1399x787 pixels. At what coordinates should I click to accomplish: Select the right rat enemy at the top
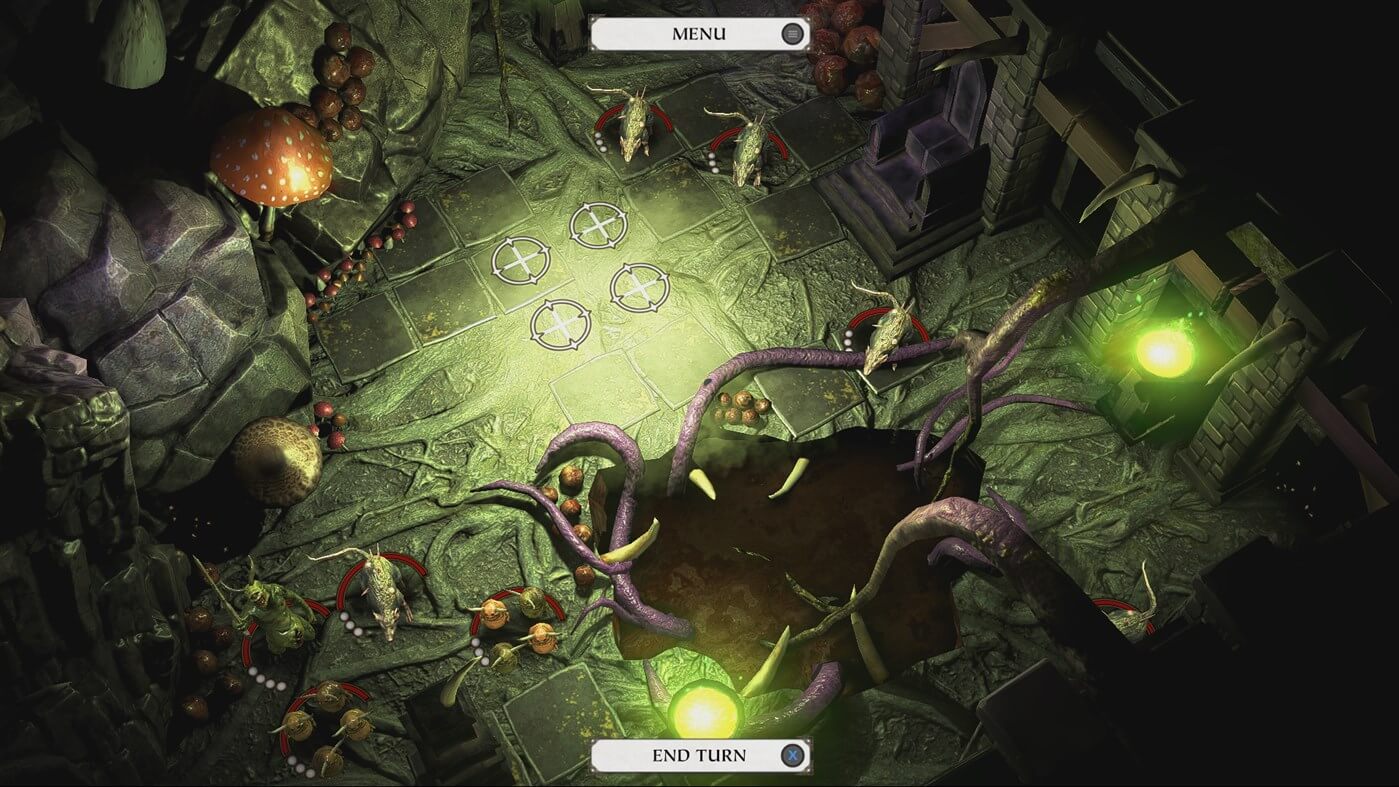[750, 150]
